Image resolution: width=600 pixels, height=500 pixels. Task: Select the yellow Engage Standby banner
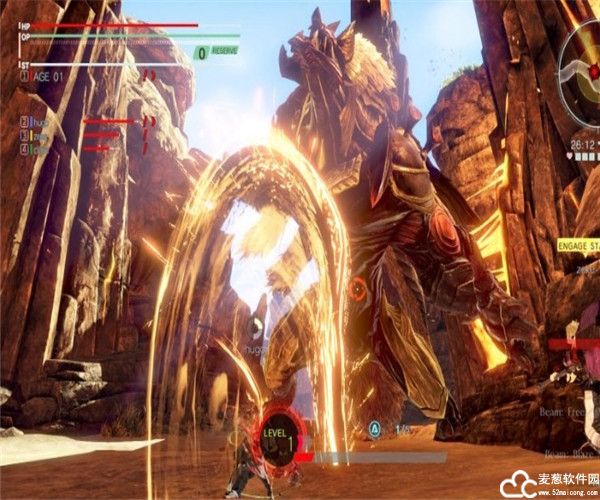tap(576, 244)
